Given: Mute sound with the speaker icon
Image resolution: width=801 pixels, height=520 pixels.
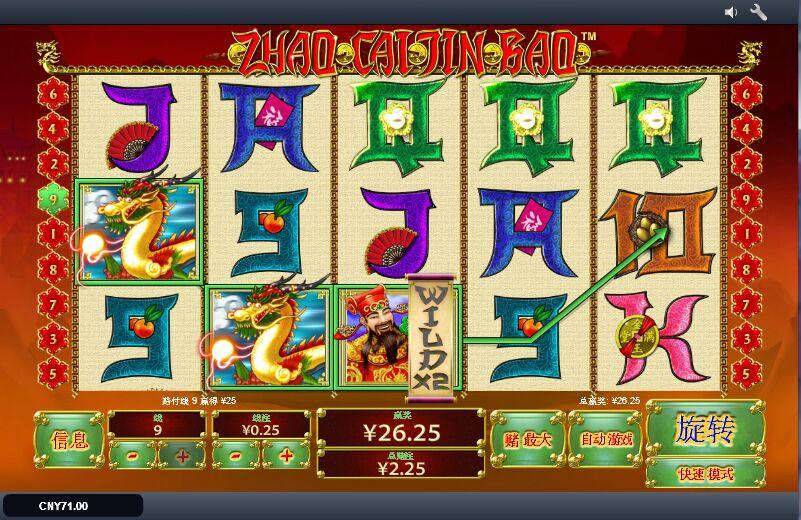Looking at the screenshot, I should point(731,12).
